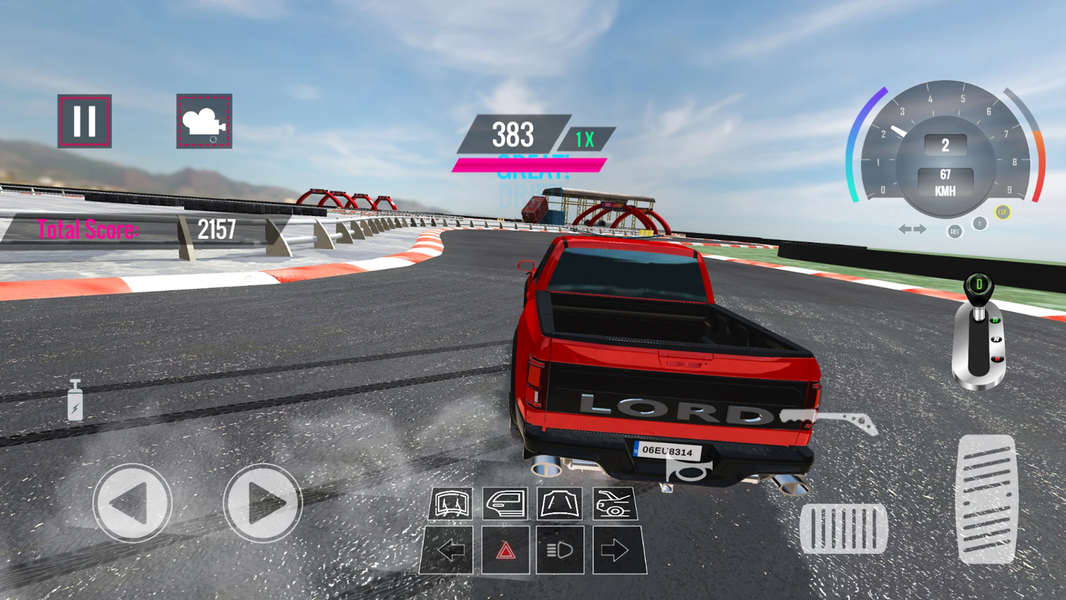
Task: Toggle the ESP indicator
Action: (1002, 212)
